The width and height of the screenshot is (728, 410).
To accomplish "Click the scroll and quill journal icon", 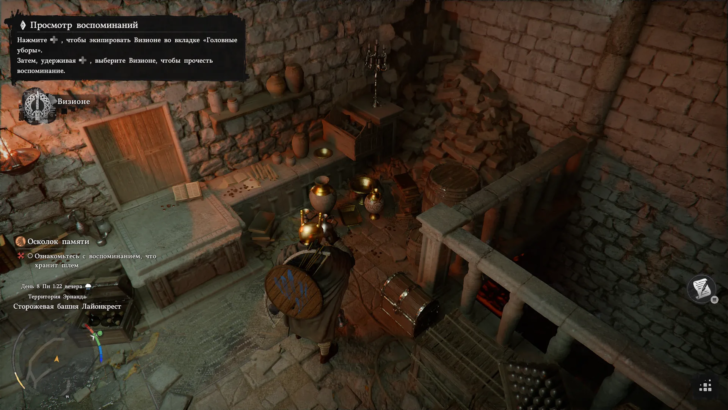I will 702,290.
